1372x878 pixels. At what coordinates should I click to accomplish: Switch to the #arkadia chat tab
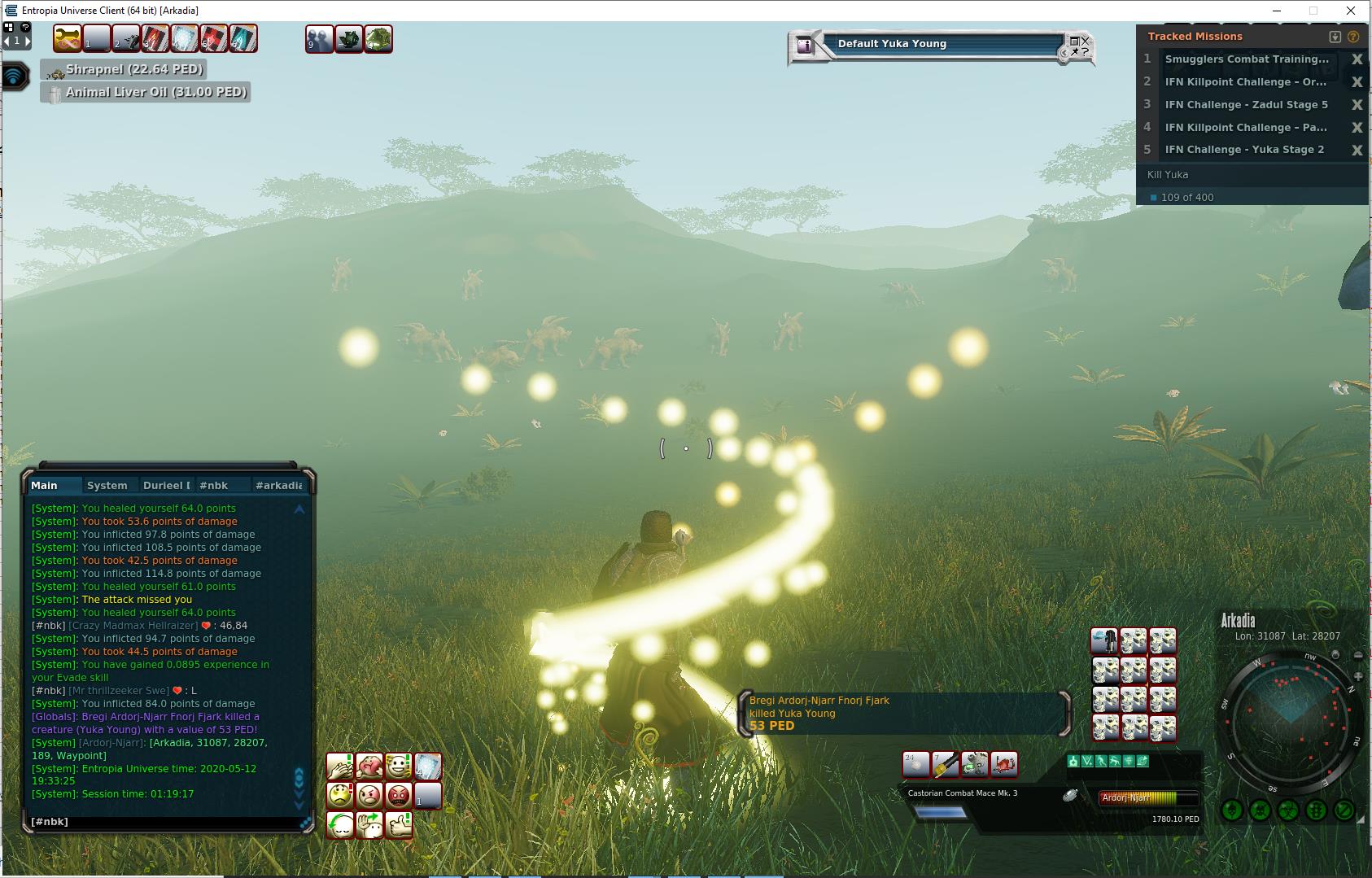point(278,486)
